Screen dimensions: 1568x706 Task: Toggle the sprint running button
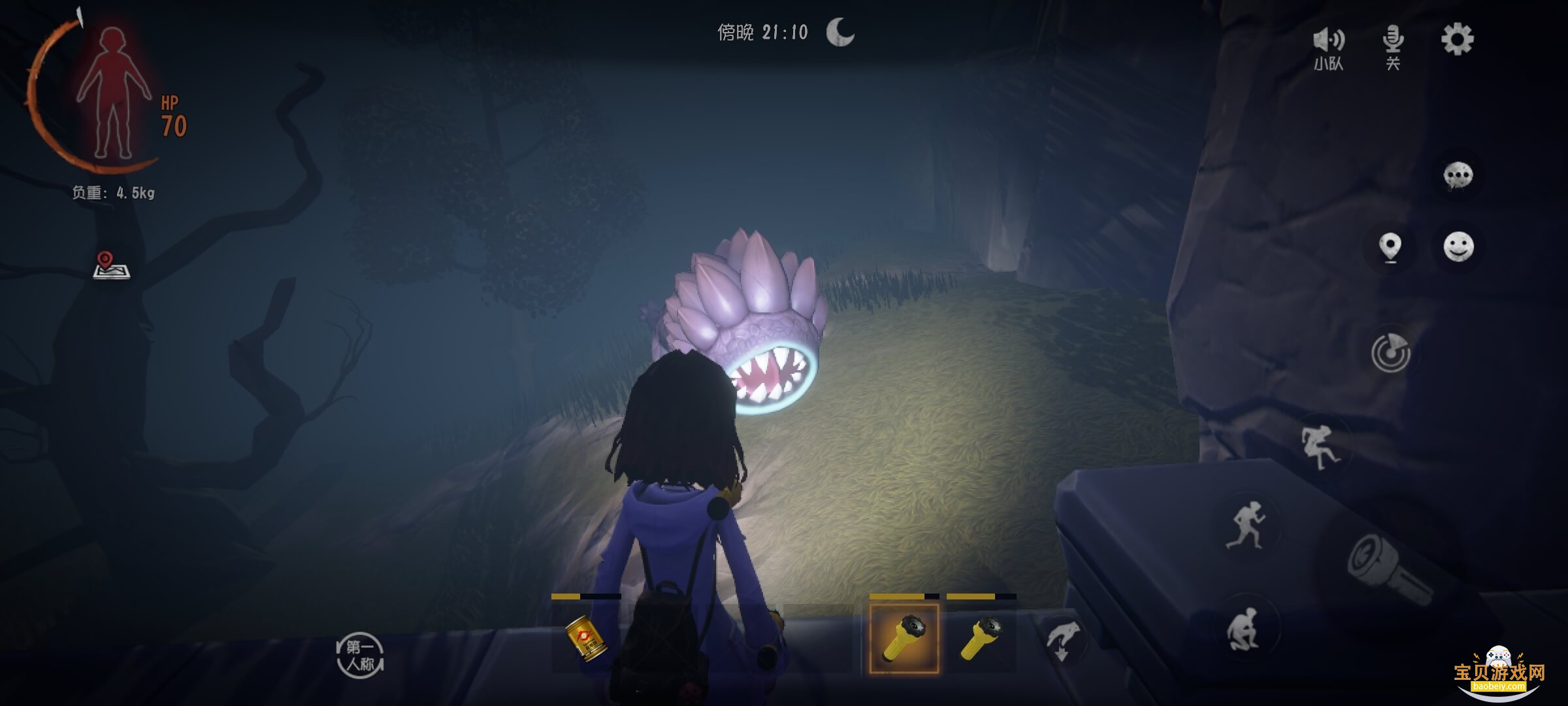tap(1246, 524)
